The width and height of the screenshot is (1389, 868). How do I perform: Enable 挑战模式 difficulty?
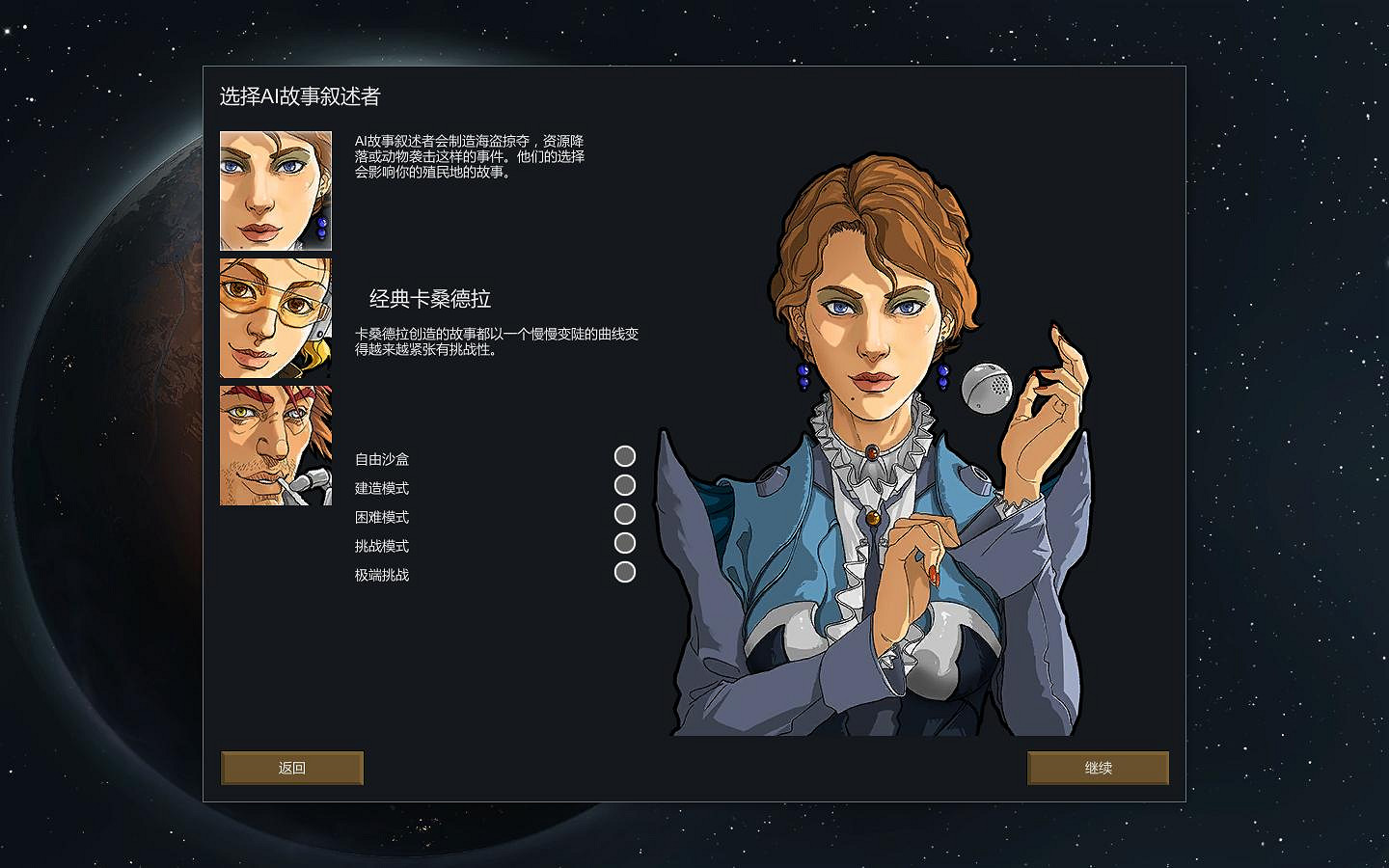(x=626, y=543)
